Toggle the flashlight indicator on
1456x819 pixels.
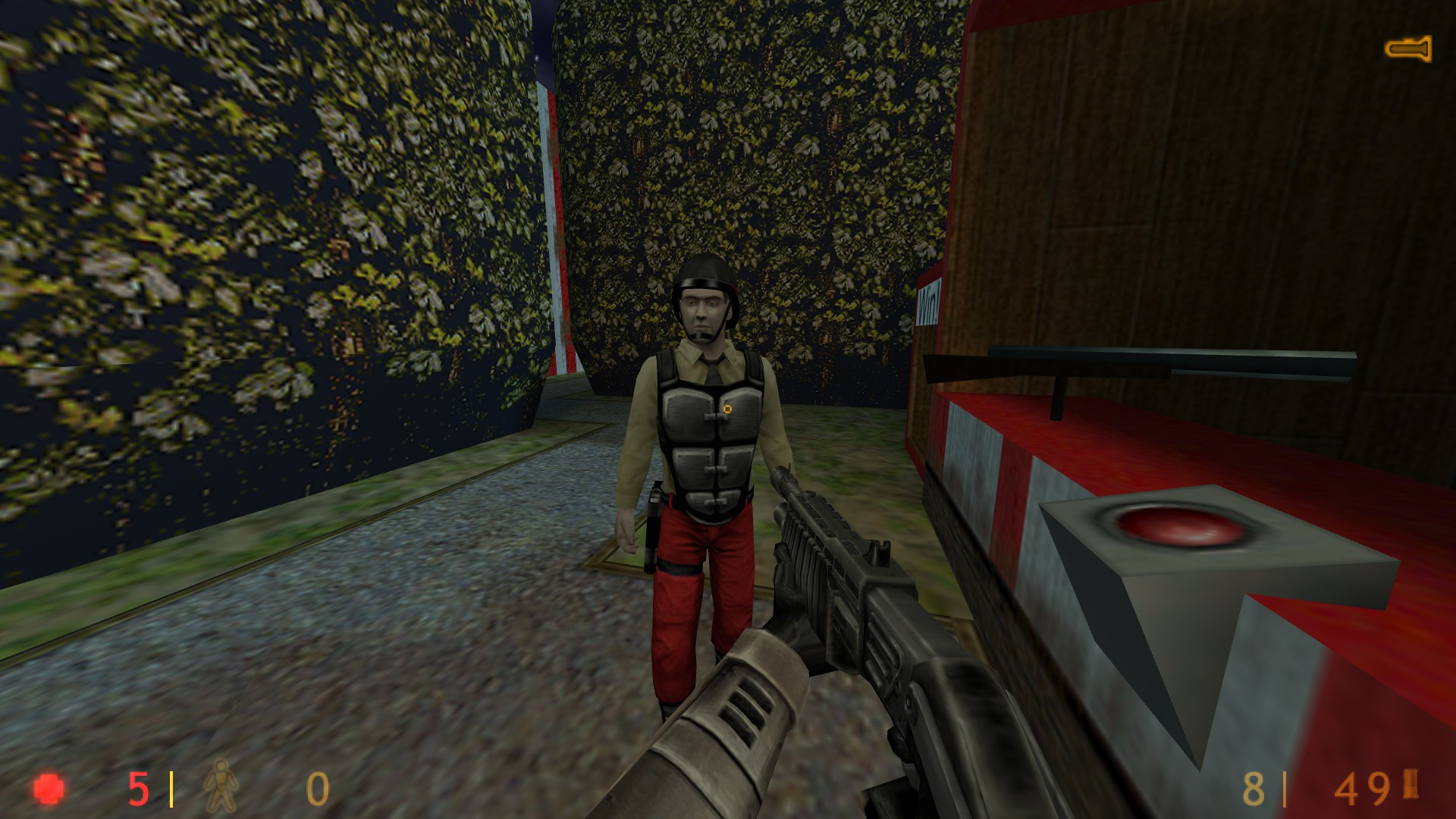[x=1410, y=49]
